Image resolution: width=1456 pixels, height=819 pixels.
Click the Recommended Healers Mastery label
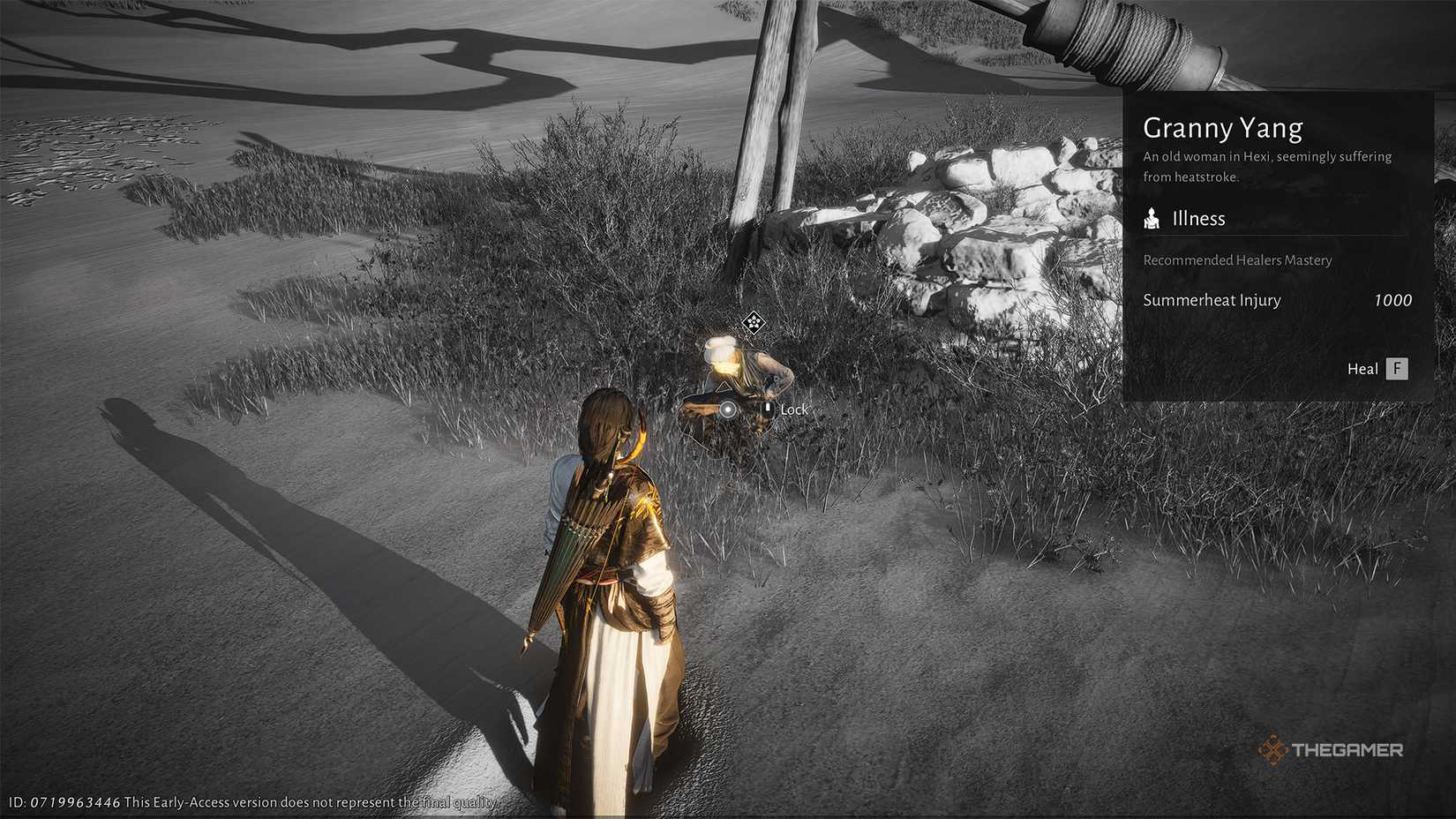[1239, 260]
